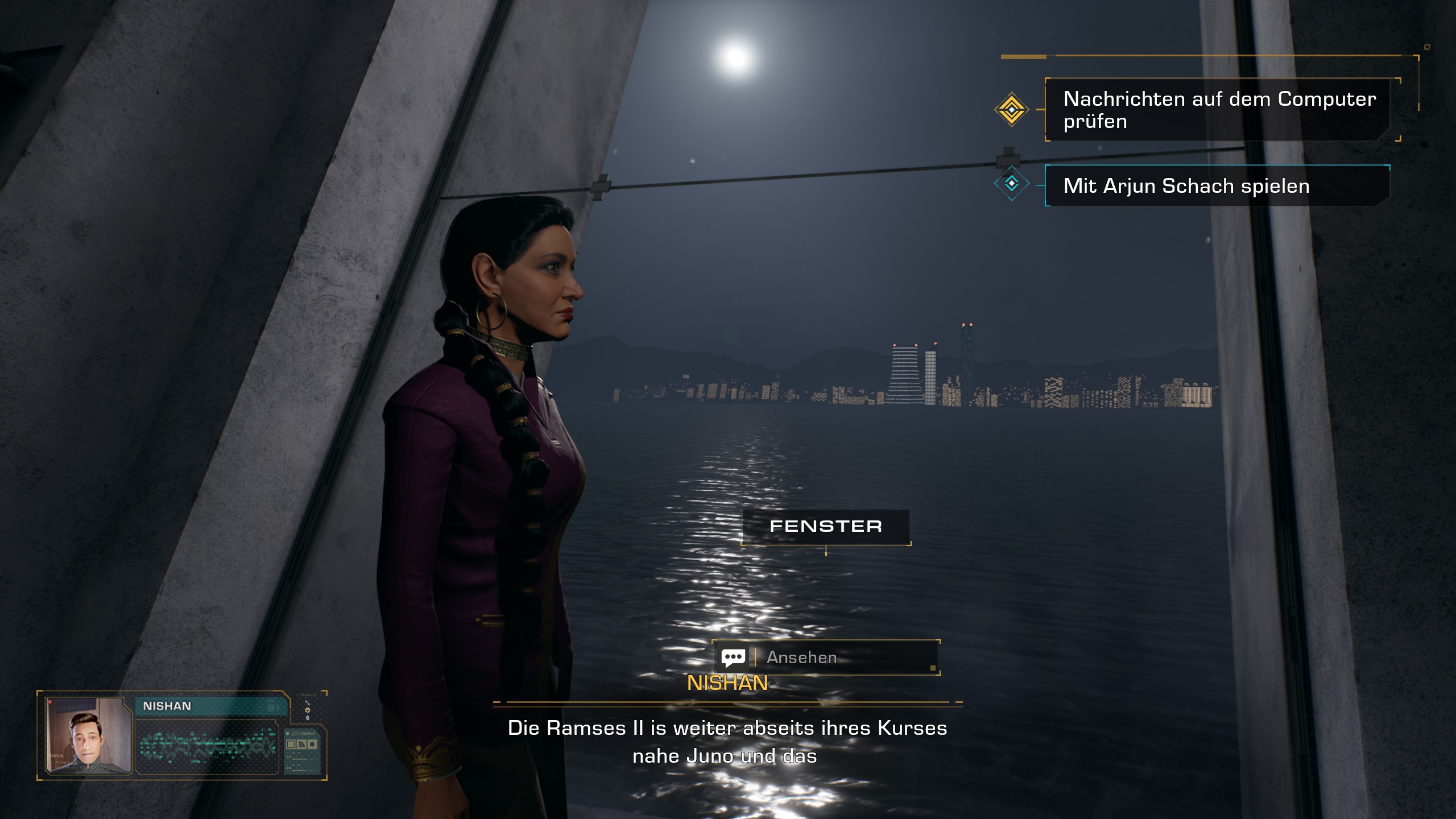Image resolution: width=1456 pixels, height=819 pixels.
Task: Click the FENSTER hotspot label
Action: pos(825,527)
